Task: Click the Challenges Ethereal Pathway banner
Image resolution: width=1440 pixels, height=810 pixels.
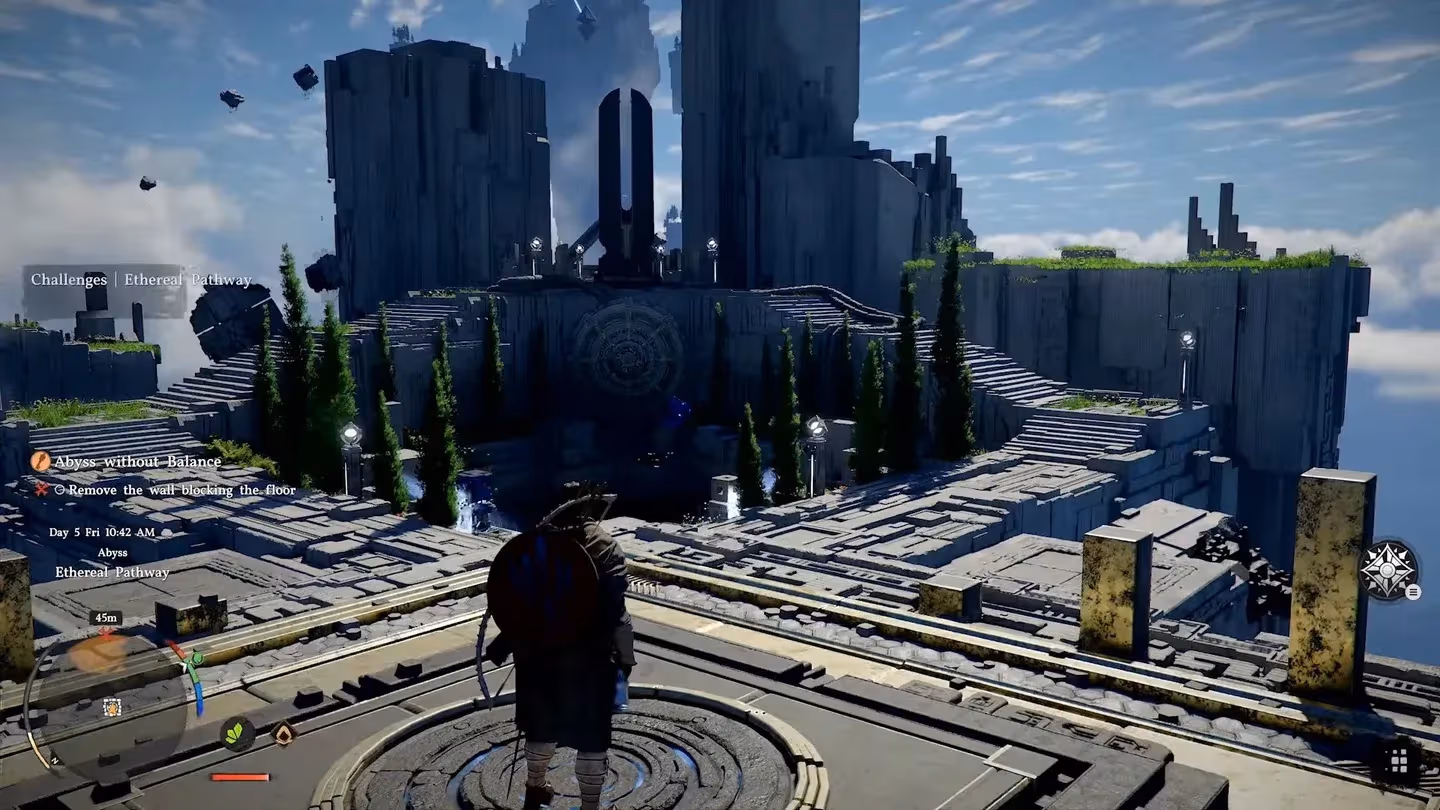Action: coord(141,280)
